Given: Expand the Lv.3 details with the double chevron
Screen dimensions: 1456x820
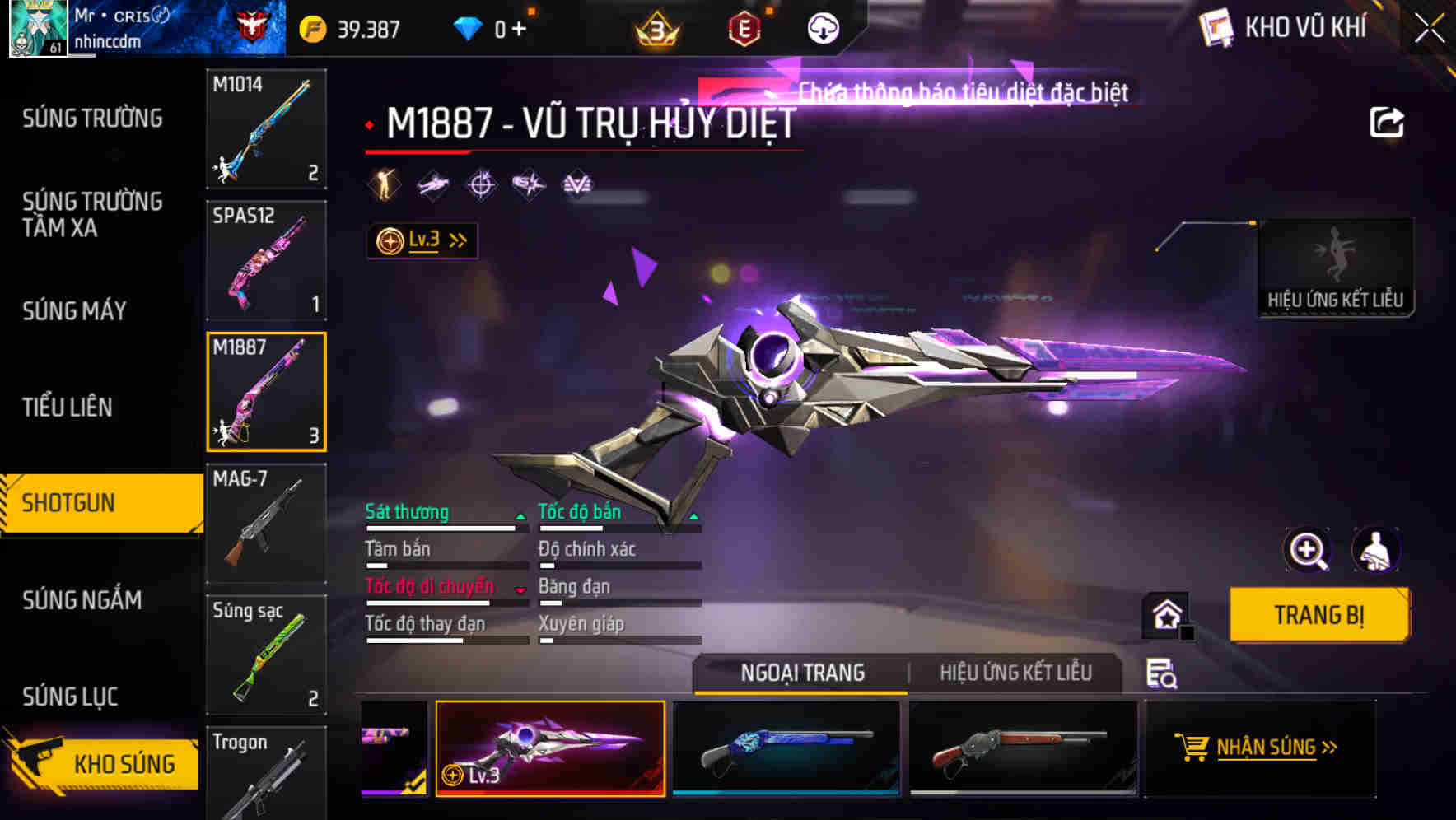Looking at the screenshot, I should tap(456, 239).
